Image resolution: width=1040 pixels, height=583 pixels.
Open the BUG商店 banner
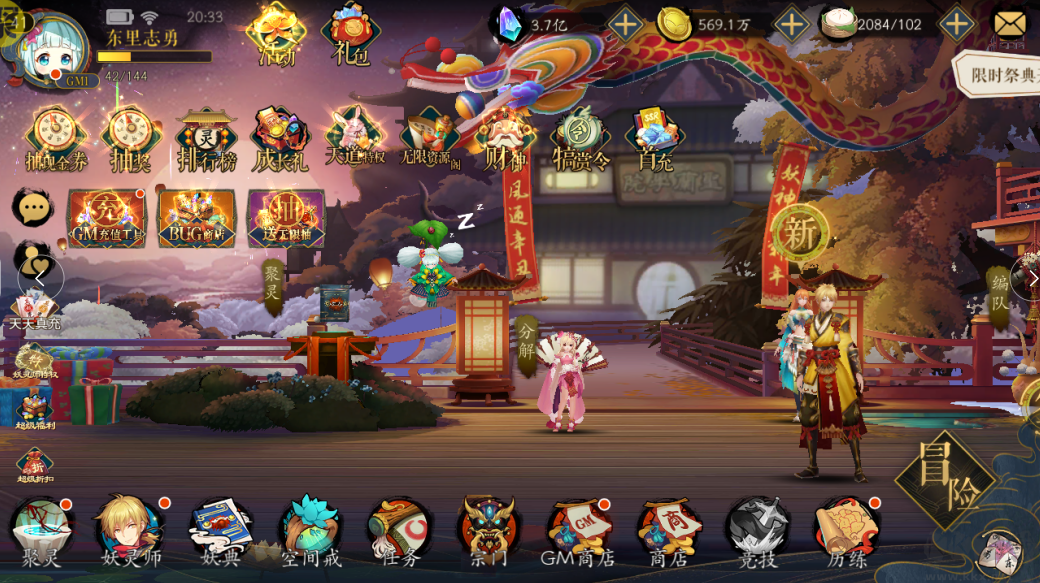(197, 218)
